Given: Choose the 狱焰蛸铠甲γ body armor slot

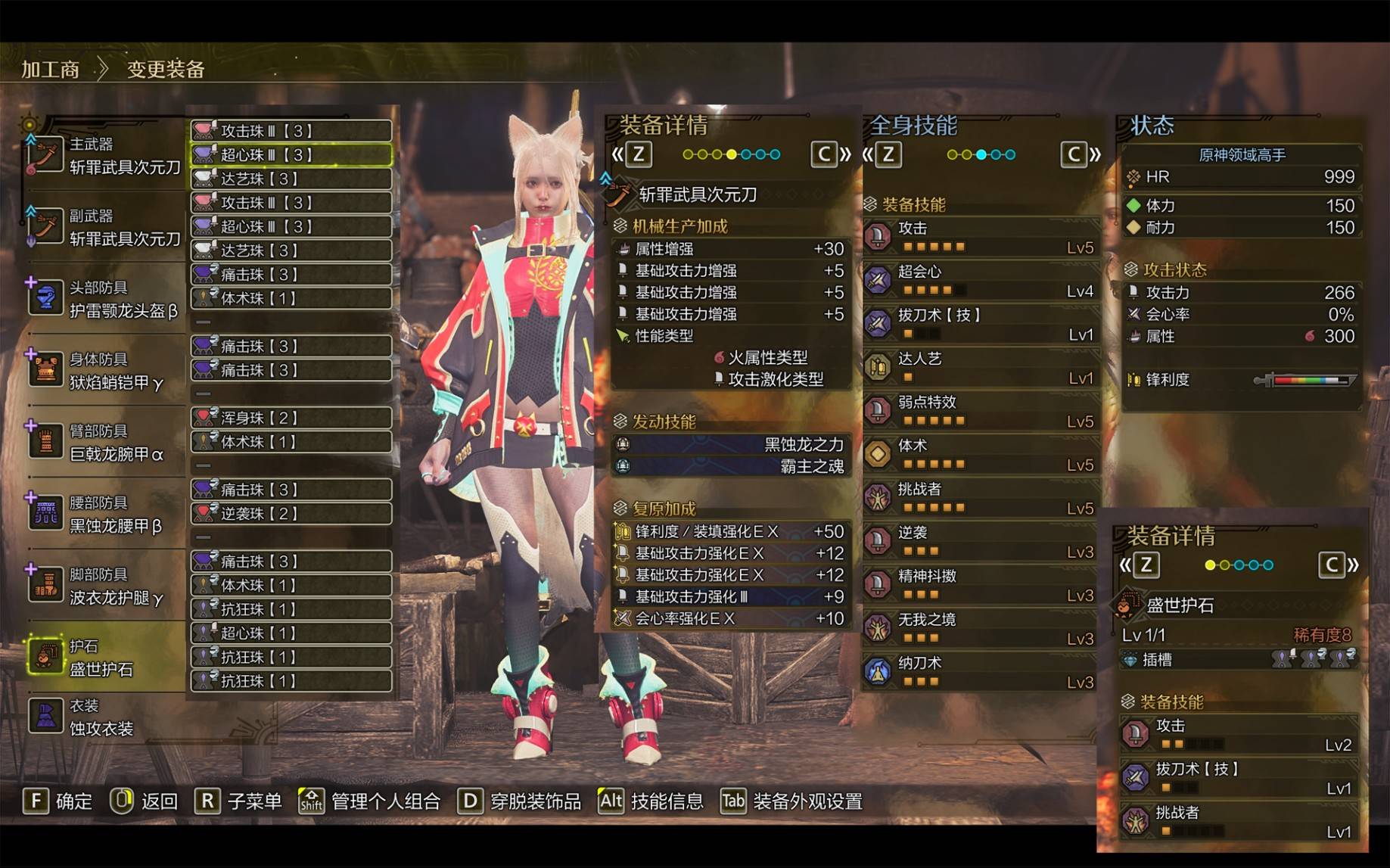Looking at the screenshot, I should click(x=106, y=372).
